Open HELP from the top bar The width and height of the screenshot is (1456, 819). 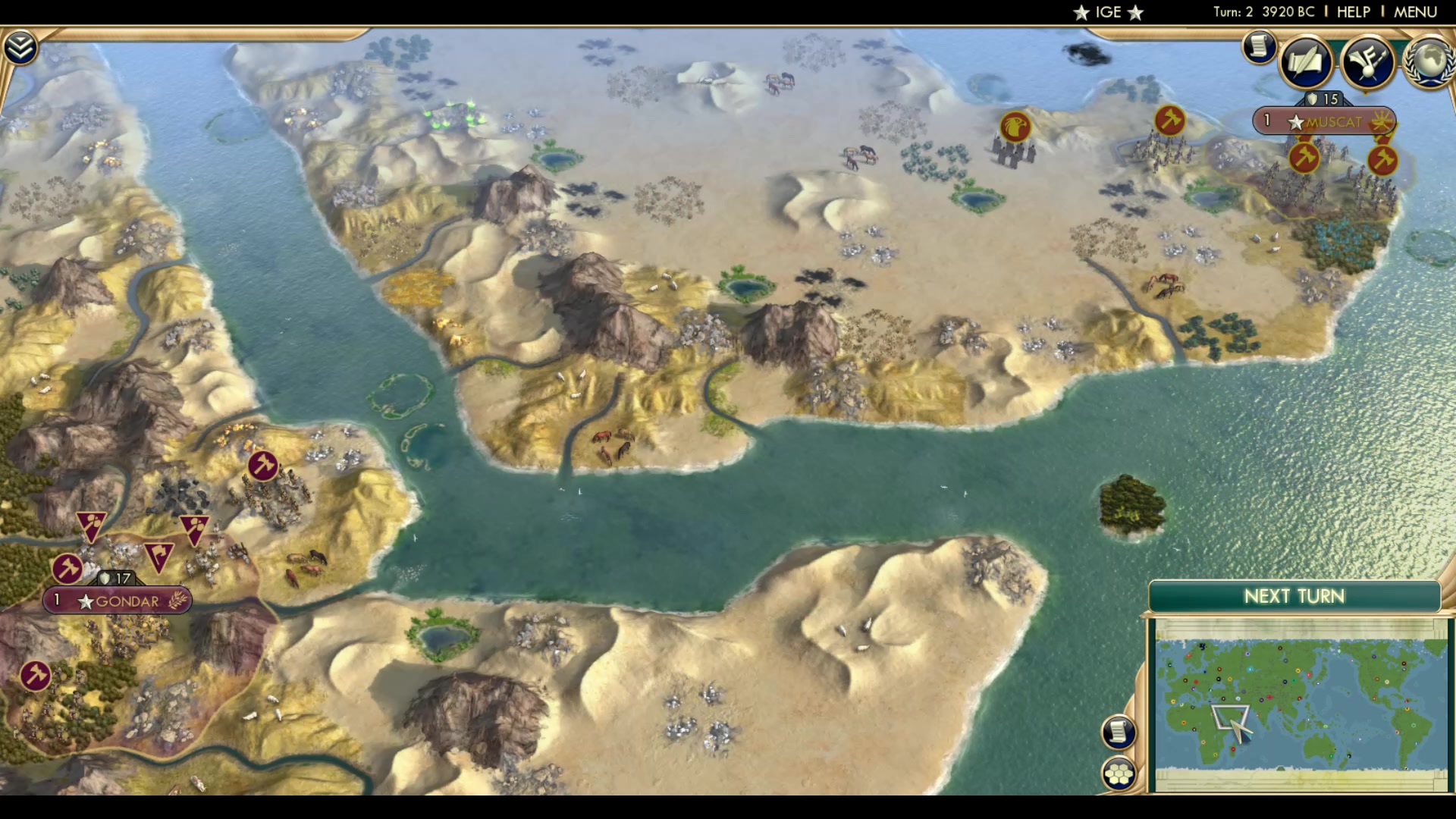[1354, 11]
